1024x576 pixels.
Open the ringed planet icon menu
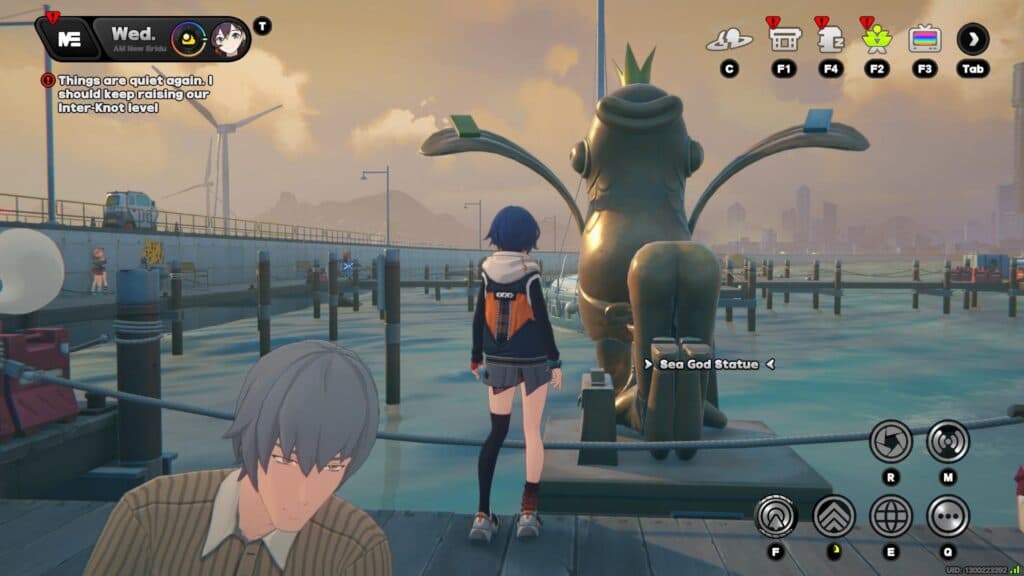729,39
